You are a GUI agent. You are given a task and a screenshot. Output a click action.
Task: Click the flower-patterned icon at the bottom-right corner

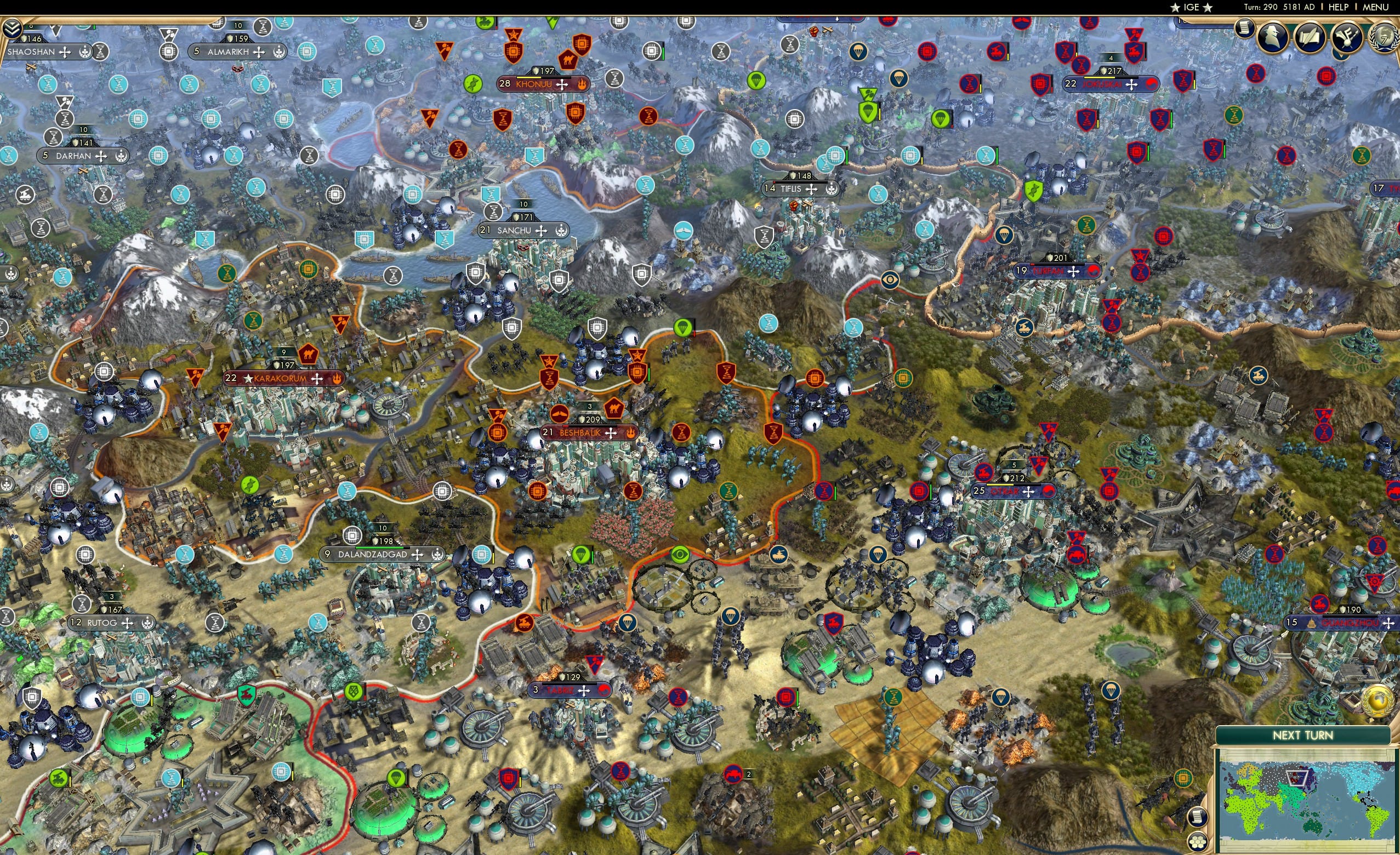1198,842
